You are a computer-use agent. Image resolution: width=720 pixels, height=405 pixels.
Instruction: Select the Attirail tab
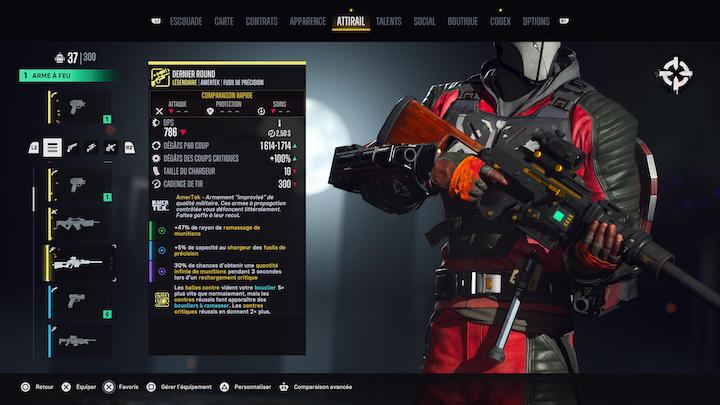[x=350, y=21]
